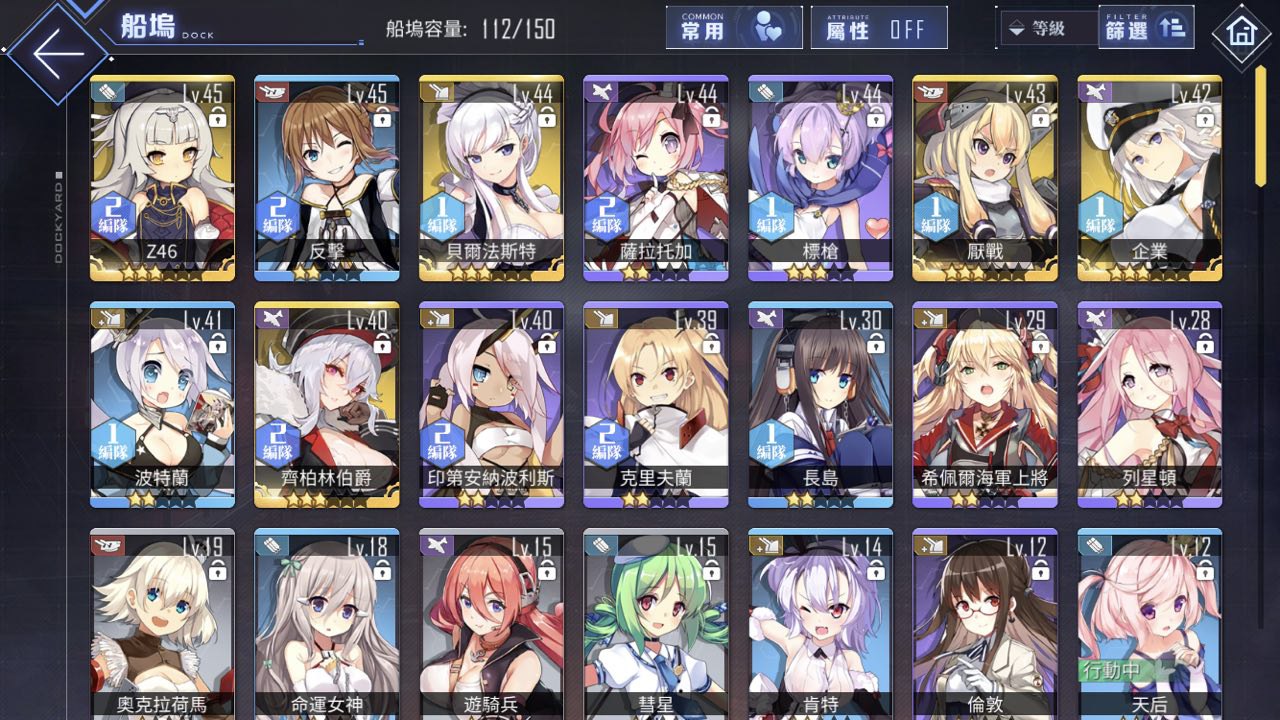Pick the 薩拉托加 ship card
The width and height of the screenshot is (1280, 720).
point(656,178)
